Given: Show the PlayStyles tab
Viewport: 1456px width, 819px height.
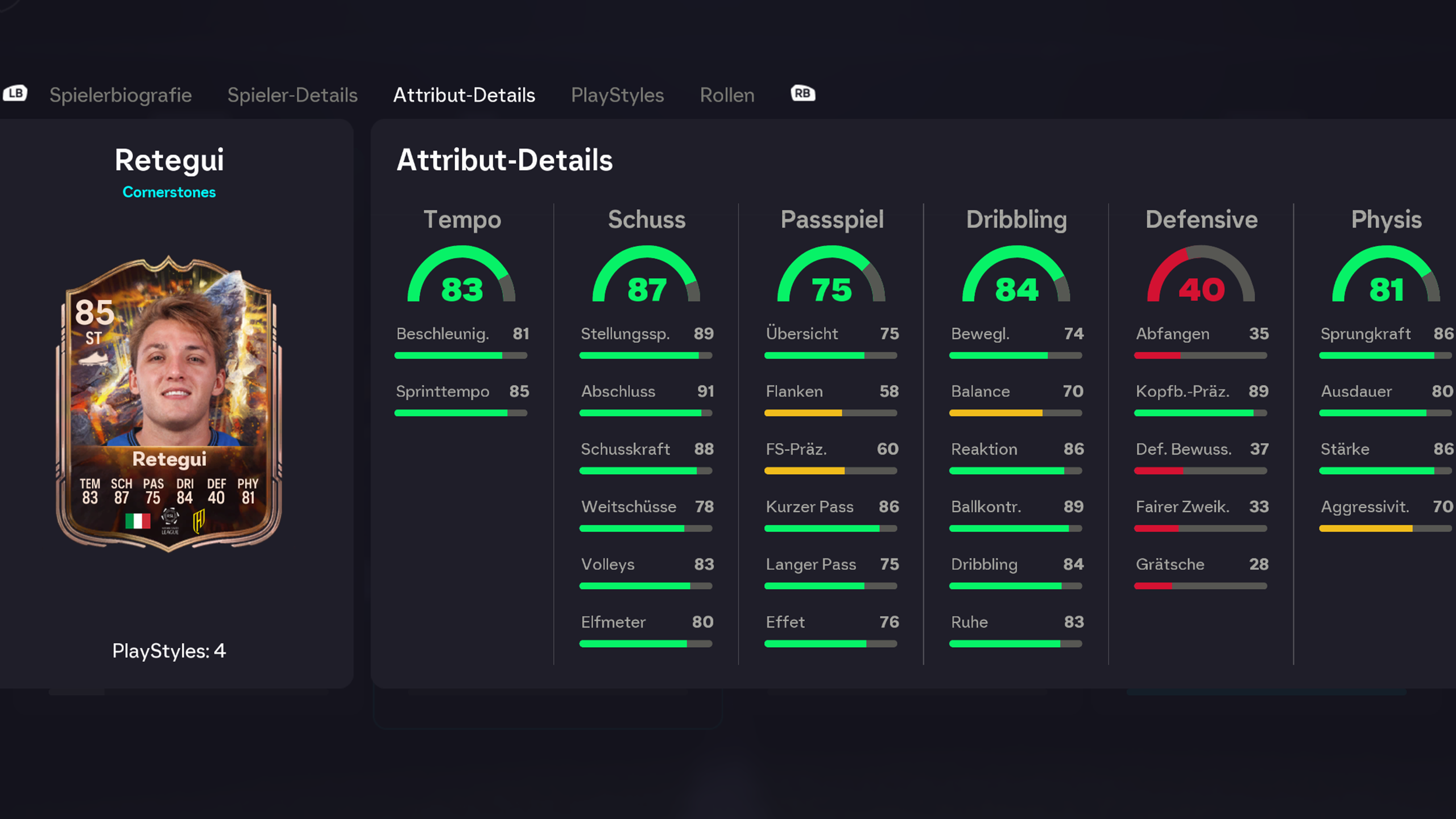Looking at the screenshot, I should pyautogui.click(x=617, y=95).
